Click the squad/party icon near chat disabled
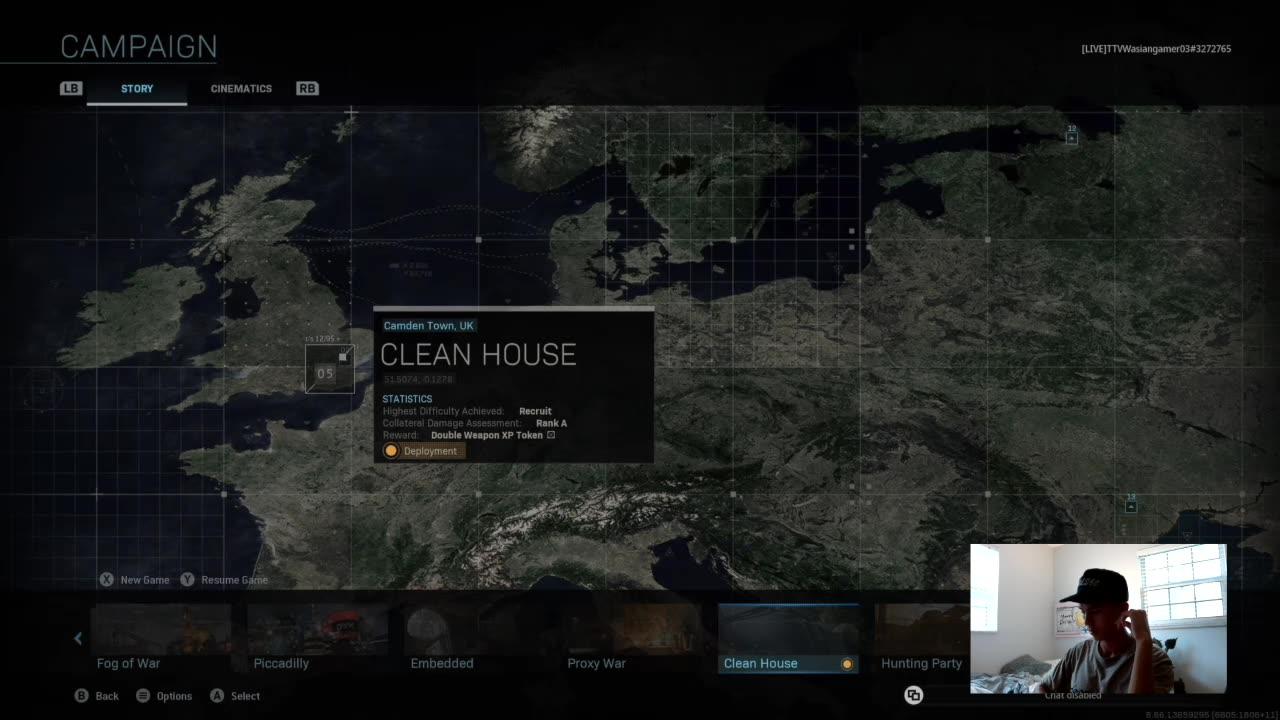This screenshot has width=1280, height=720. coord(913,693)
